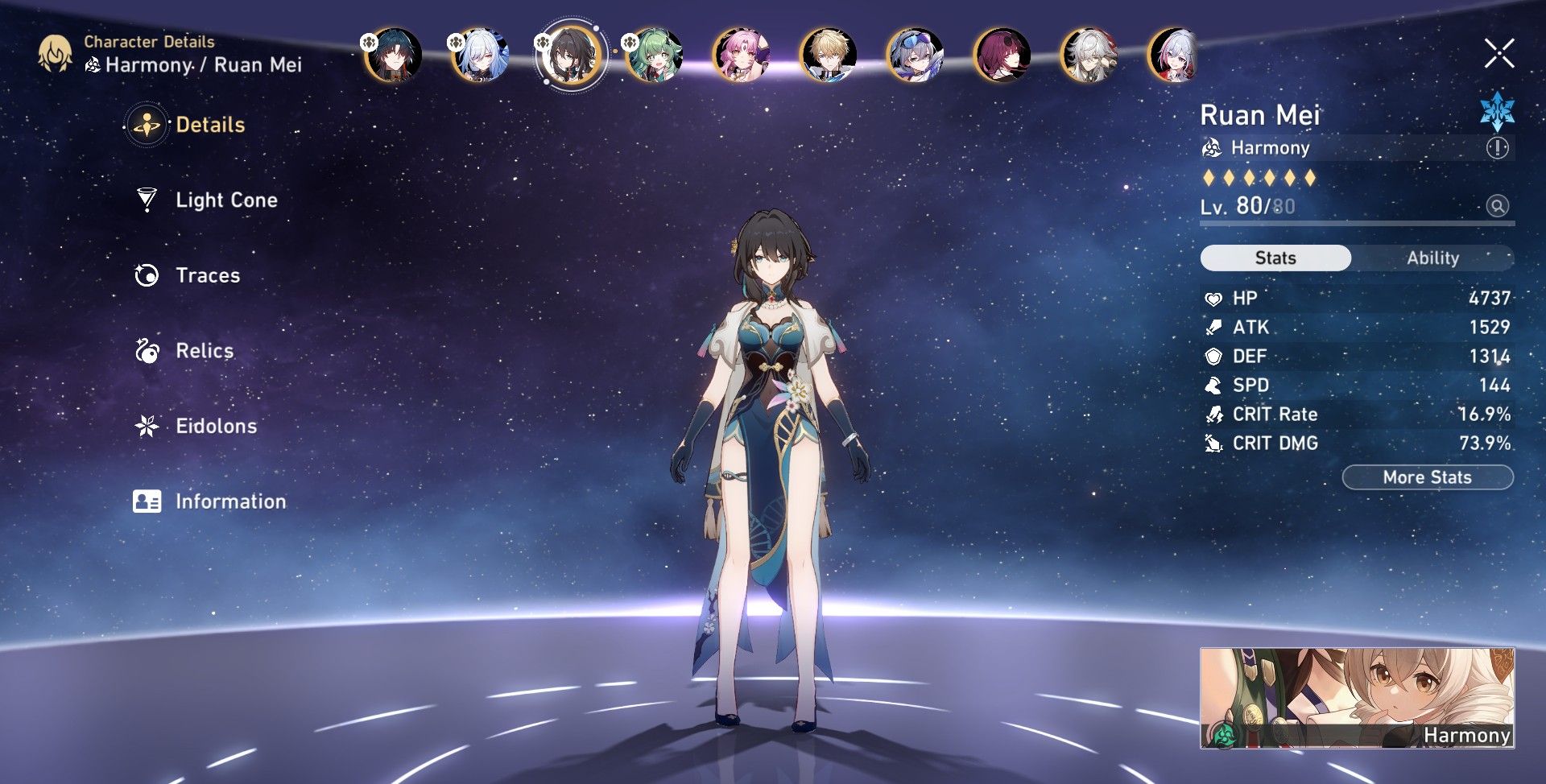
Task: Open the Traces section
Action: (x=207, y=275)
